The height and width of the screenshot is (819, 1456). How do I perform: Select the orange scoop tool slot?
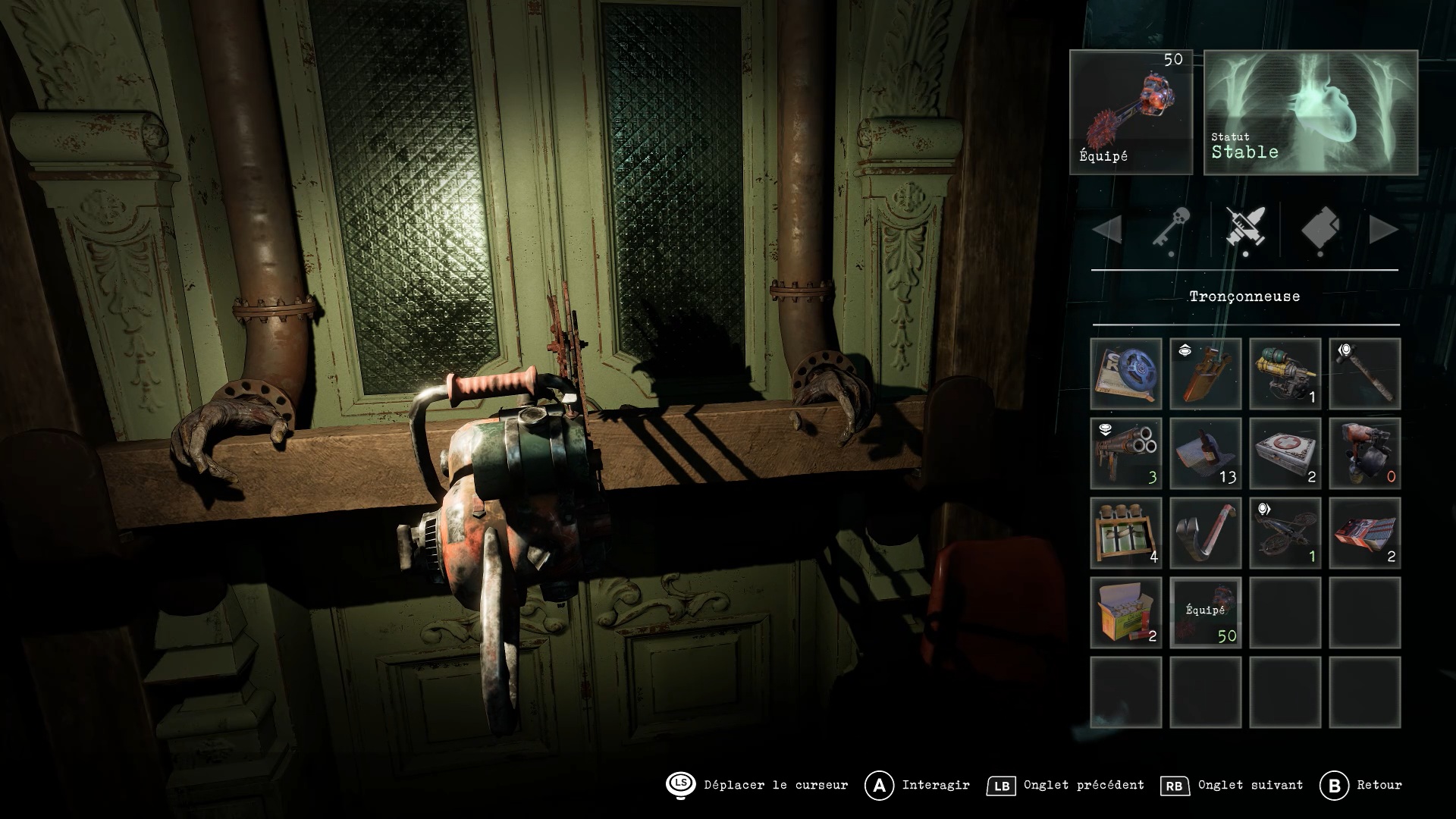(1206, 375)
